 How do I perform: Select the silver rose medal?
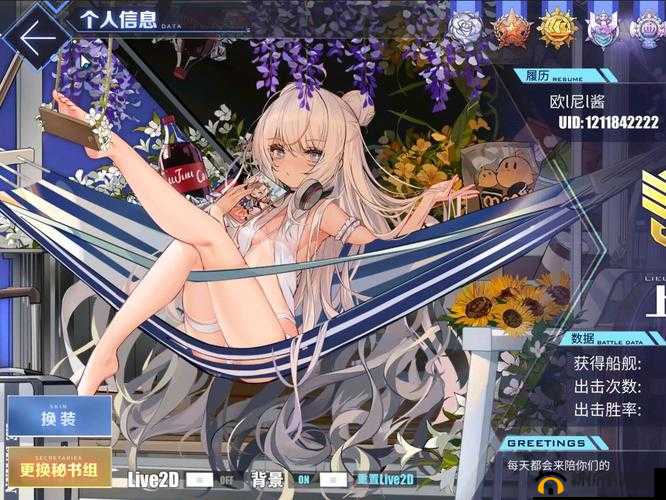tap(467, 28)
